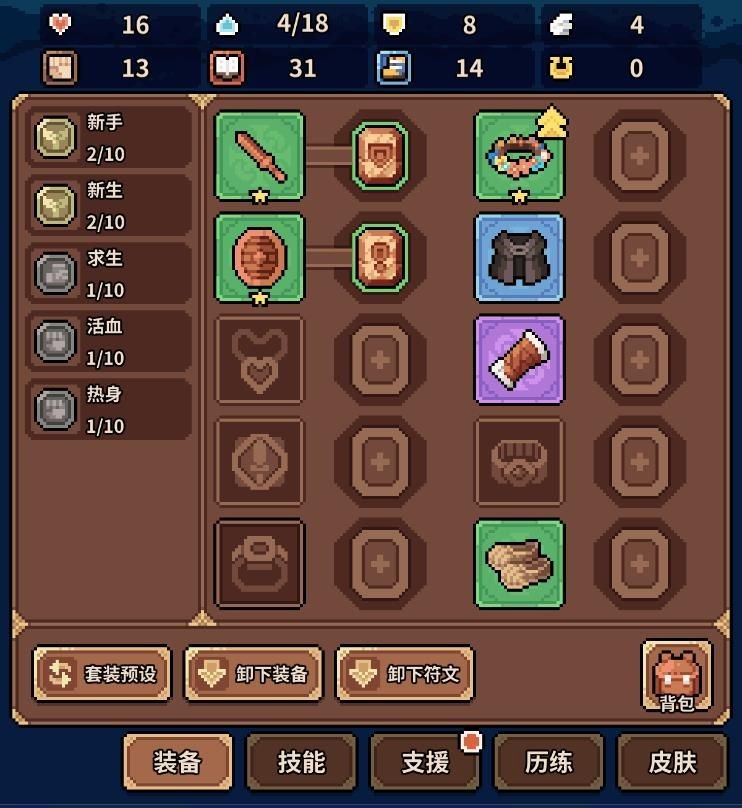Show the 历练 tab
Screen dimensions: 742x808
(x=549, y=762)
